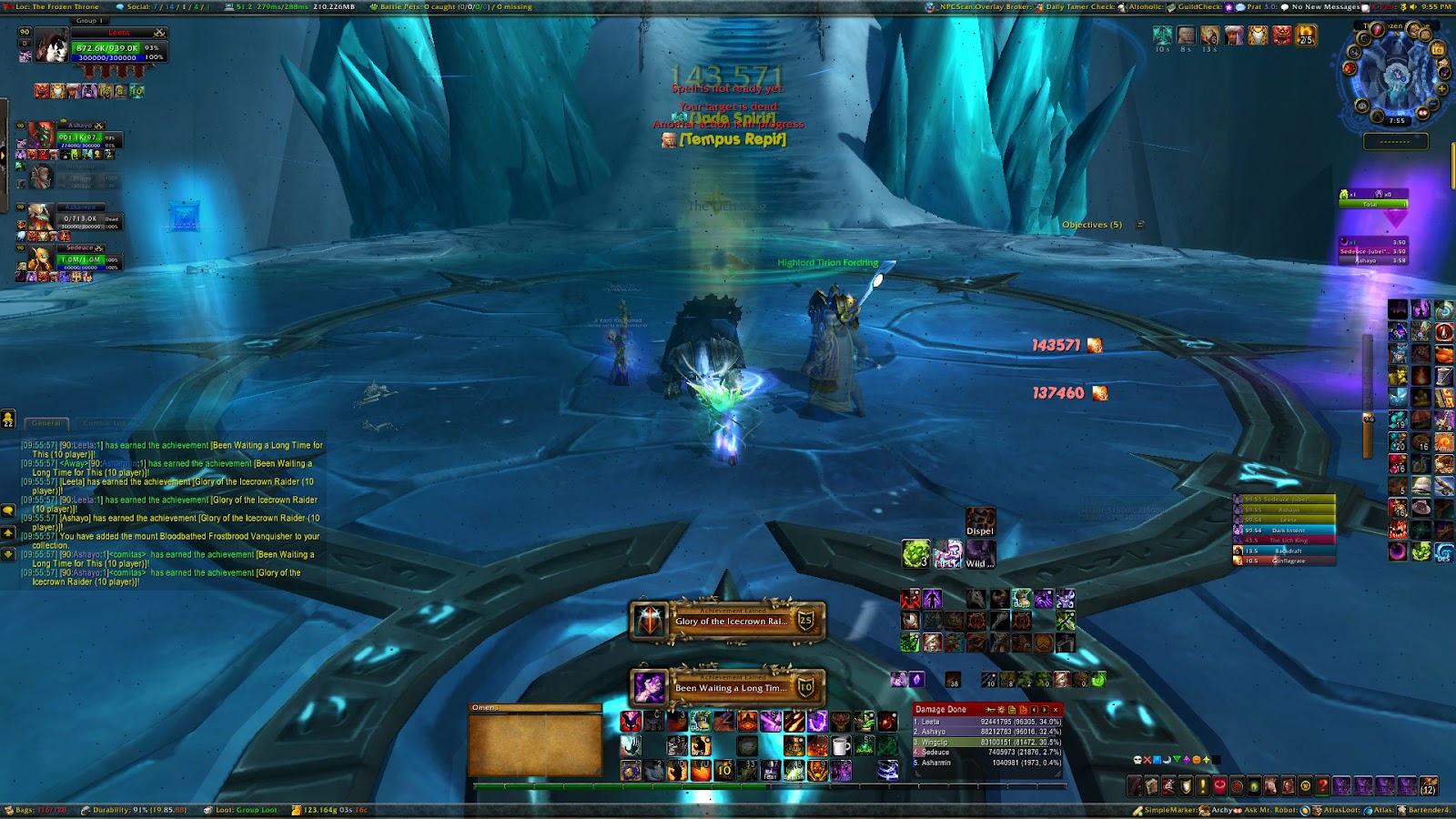Zoom in the minimap with the plus button

pos(1441,89)
